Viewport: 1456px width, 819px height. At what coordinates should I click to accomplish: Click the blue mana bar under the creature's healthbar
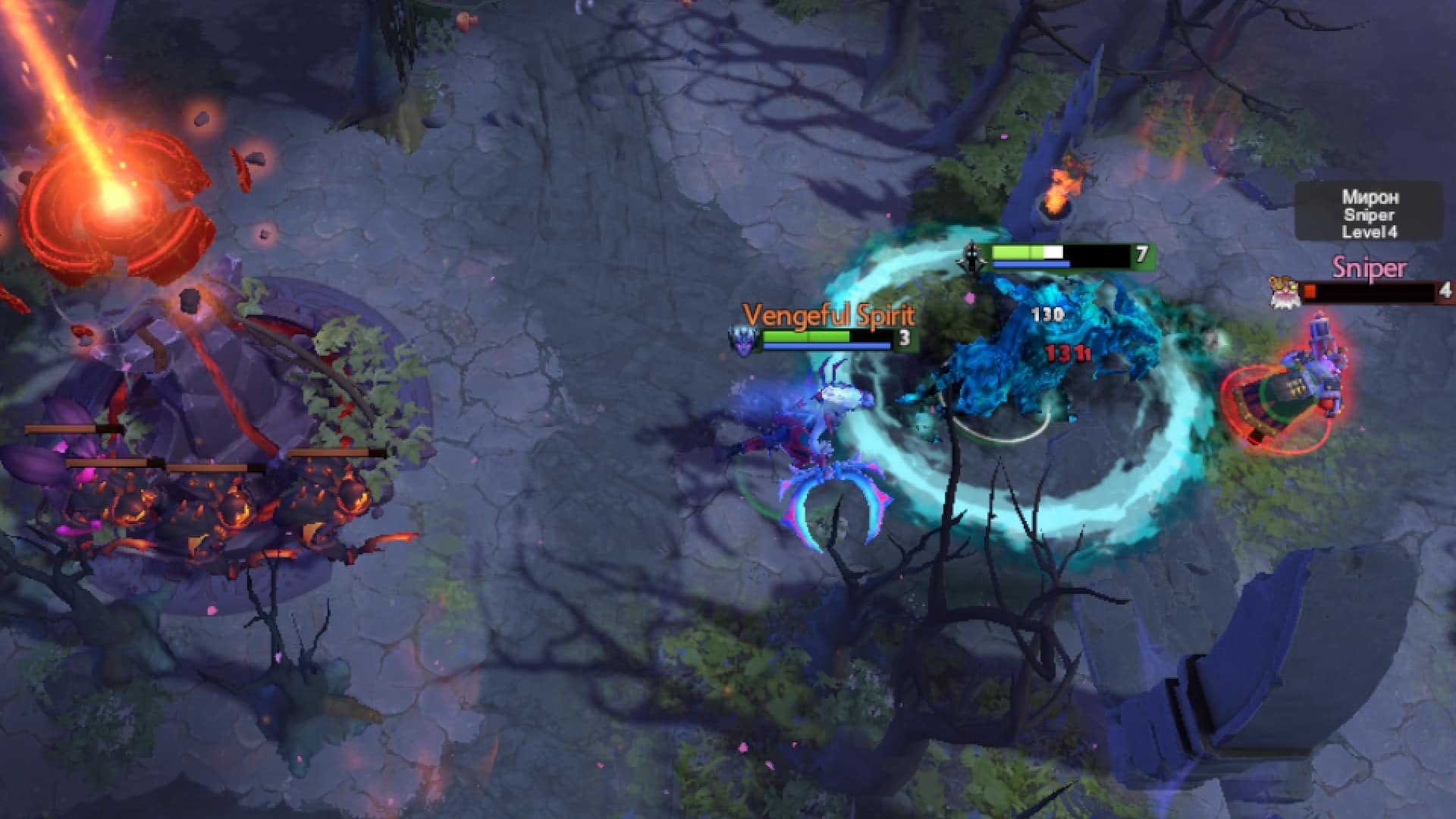(x=1032, y=265)
